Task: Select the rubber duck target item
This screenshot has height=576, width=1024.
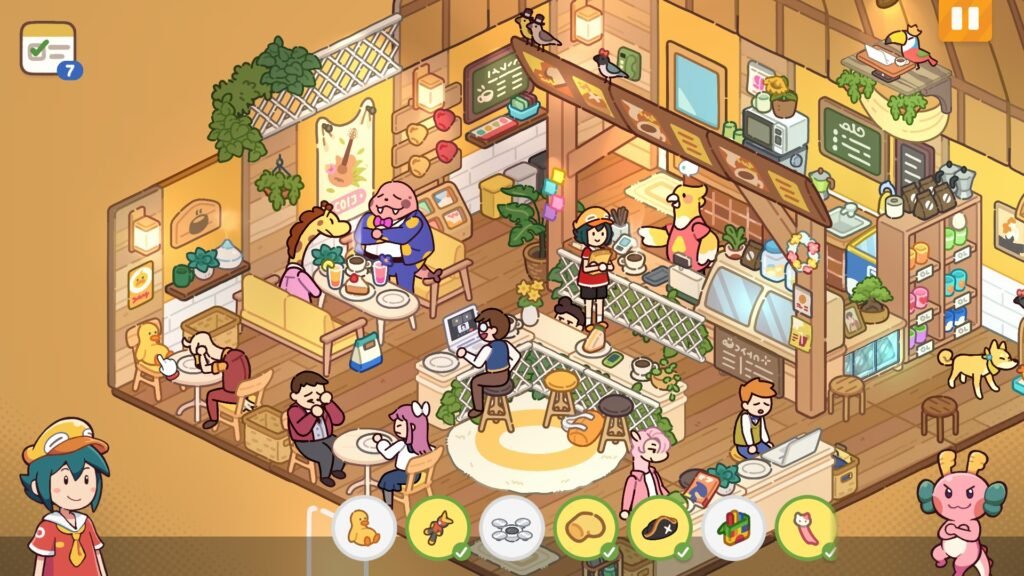Action: point(364,527)
